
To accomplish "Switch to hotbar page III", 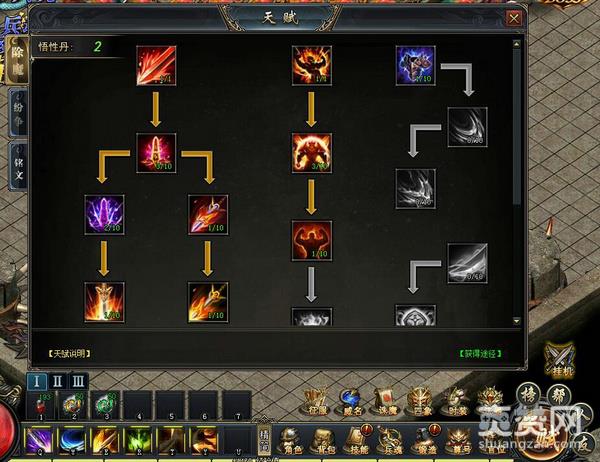I will click(x=77, y=380).
